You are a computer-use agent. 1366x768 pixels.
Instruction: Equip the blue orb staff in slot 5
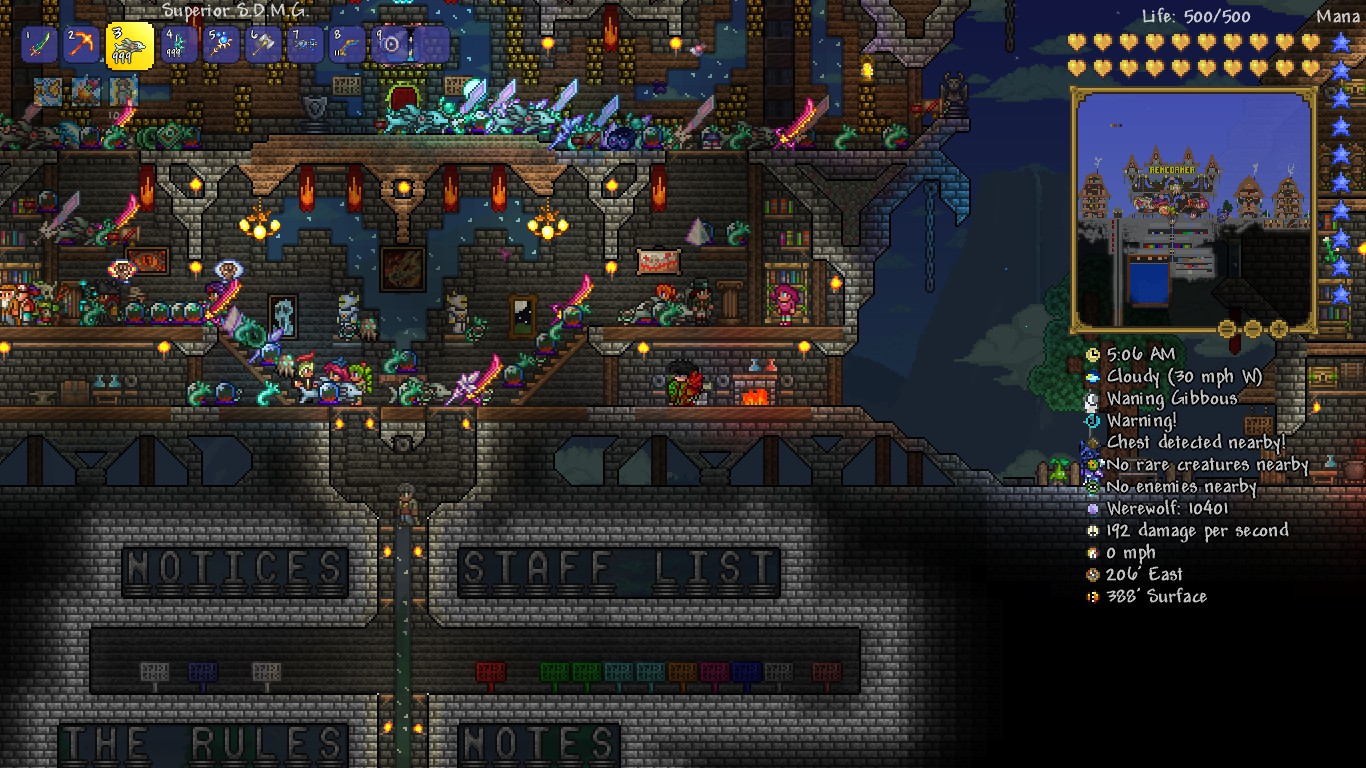(x=222, y=45)
